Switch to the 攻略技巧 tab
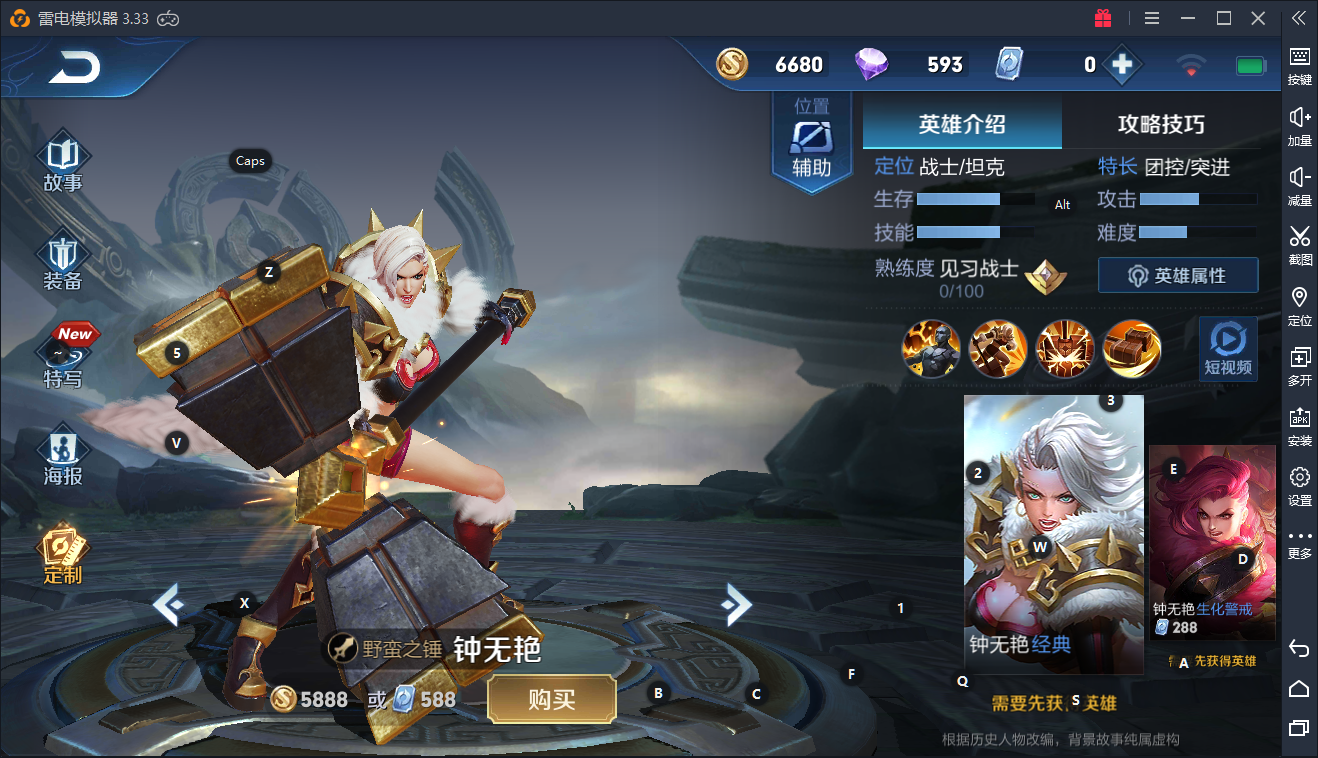 tap(1160, 124)
